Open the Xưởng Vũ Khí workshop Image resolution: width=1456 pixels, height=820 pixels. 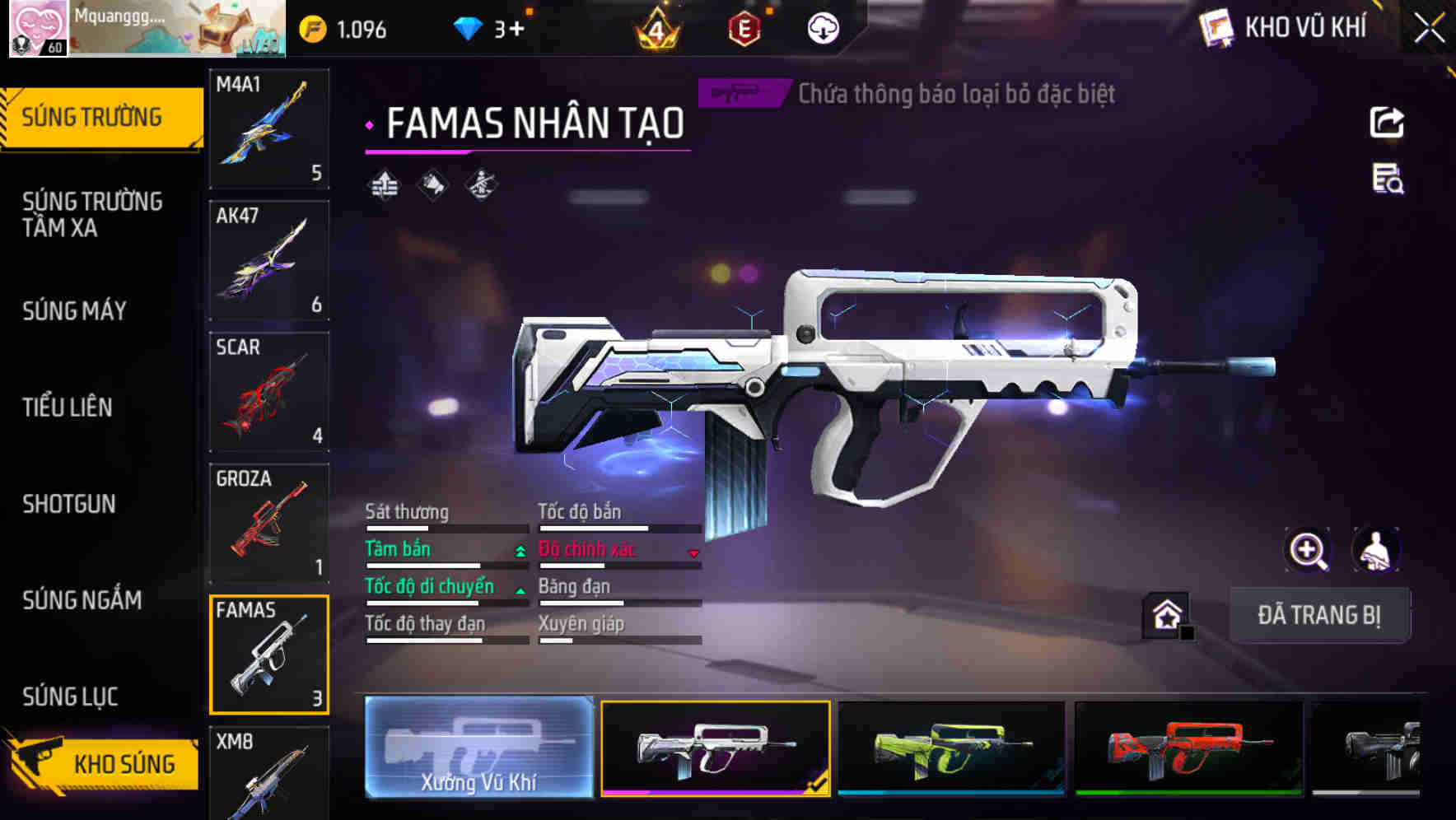pyautogui.click(x=478, y=748)
